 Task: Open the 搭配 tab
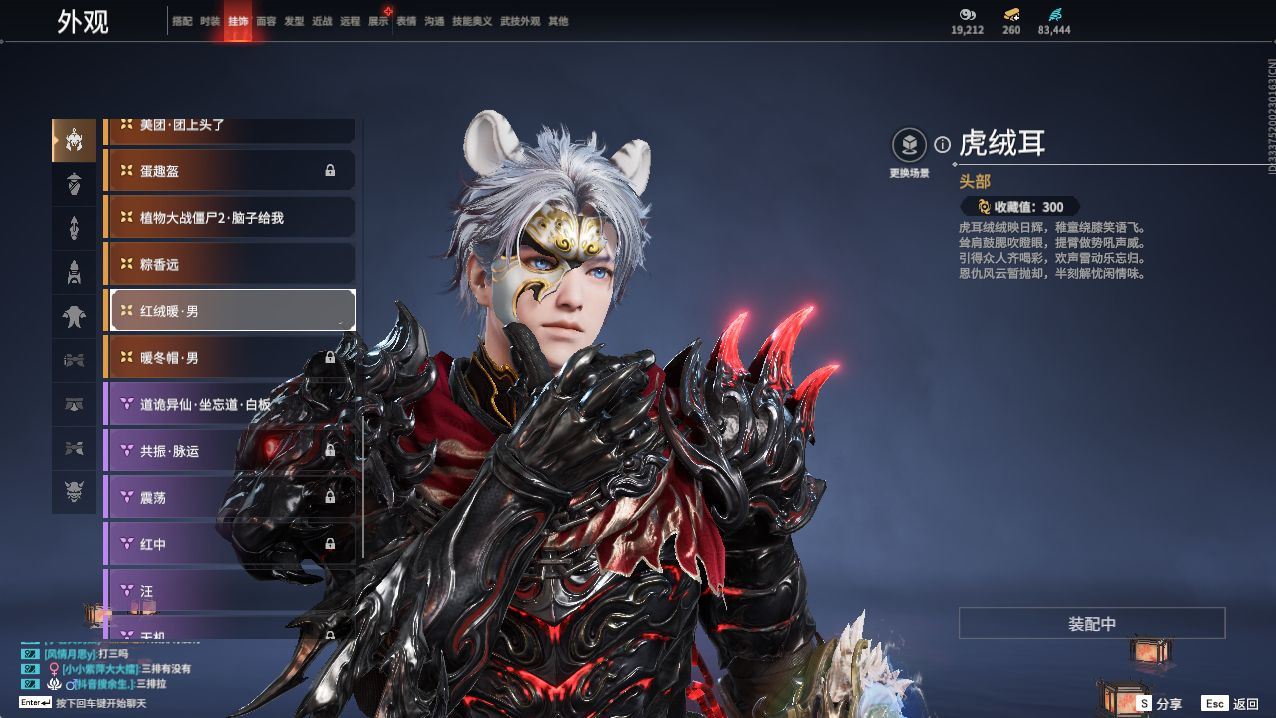pos(182,21)
